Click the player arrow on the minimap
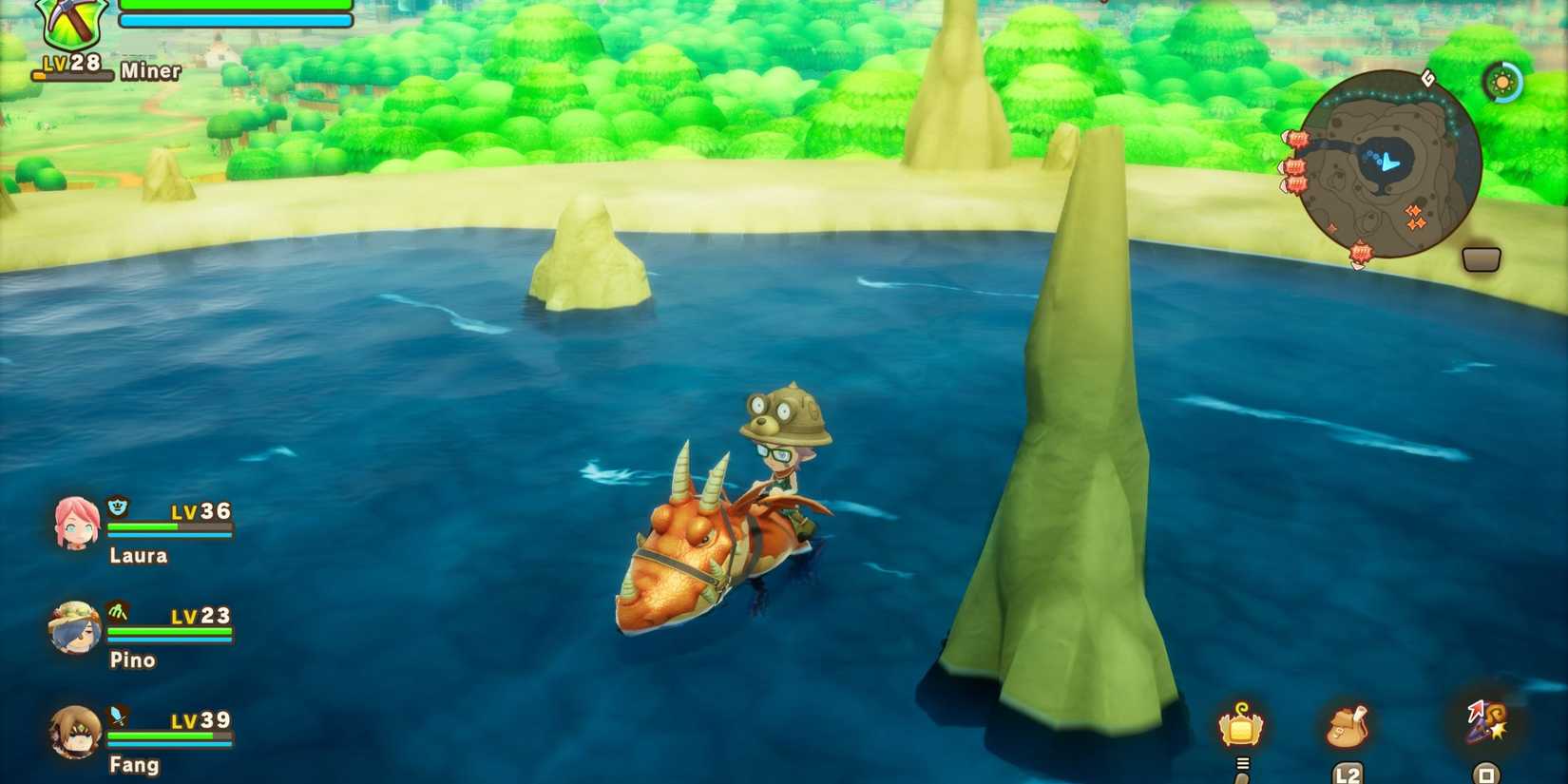This screenshot has width=1568, height=784. (1388, 163)
